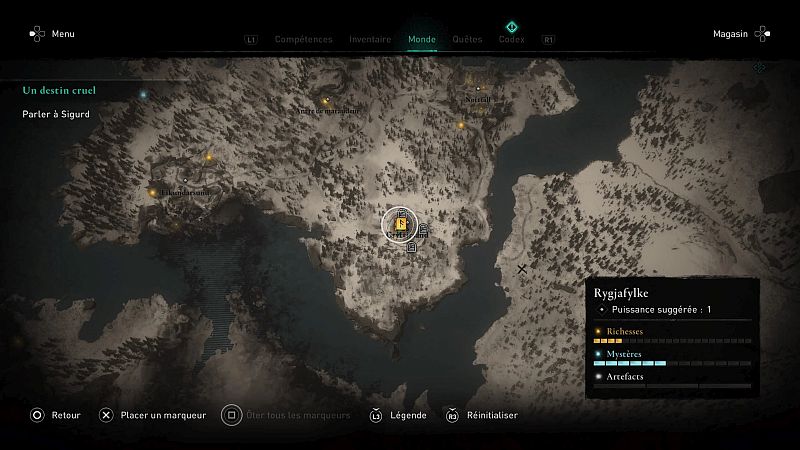Click Retour to go back
The width and height of the screenshot is (800, 450).
pos(54,415)
